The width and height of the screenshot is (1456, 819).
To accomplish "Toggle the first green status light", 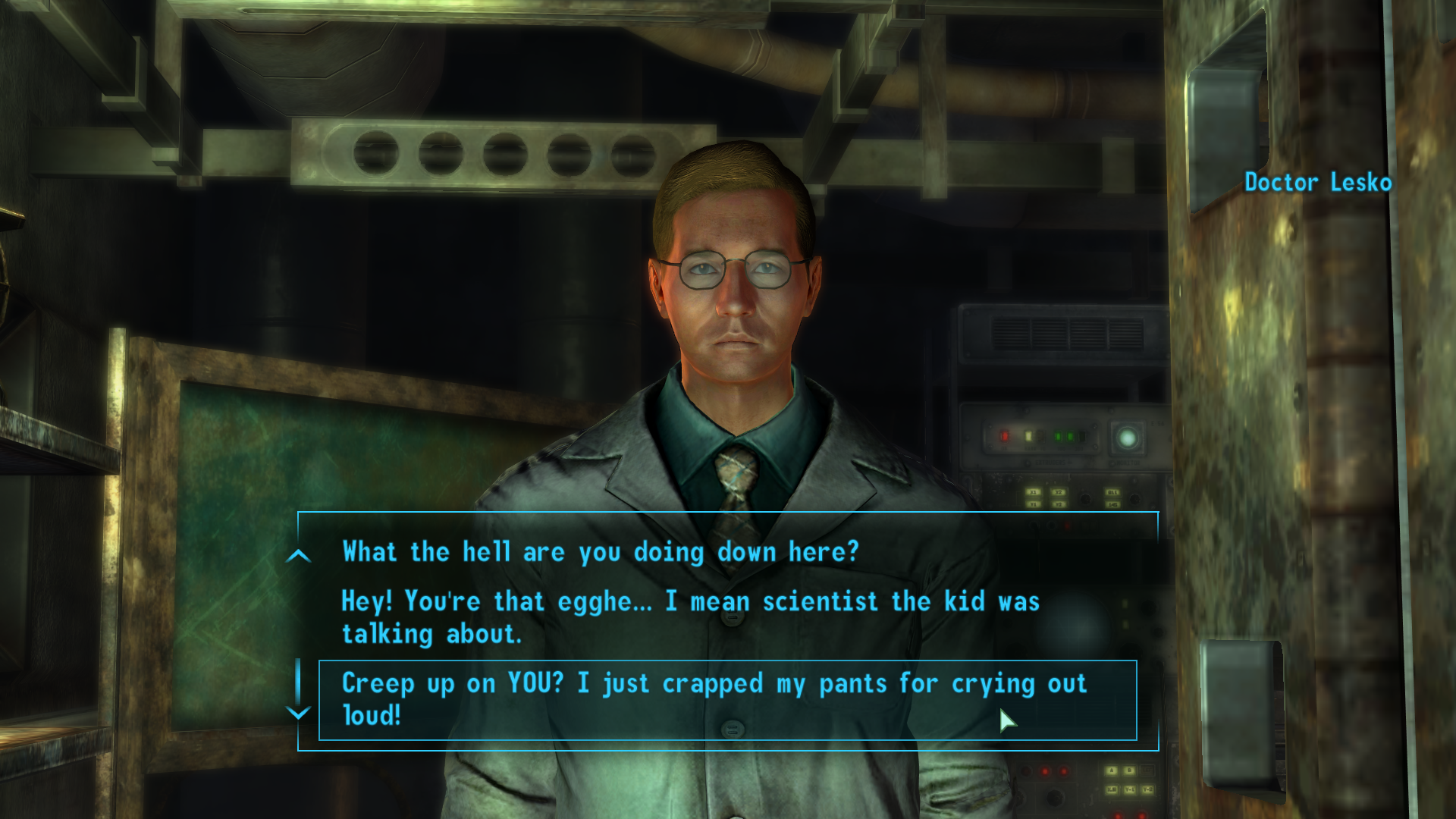I will 1058,436.
